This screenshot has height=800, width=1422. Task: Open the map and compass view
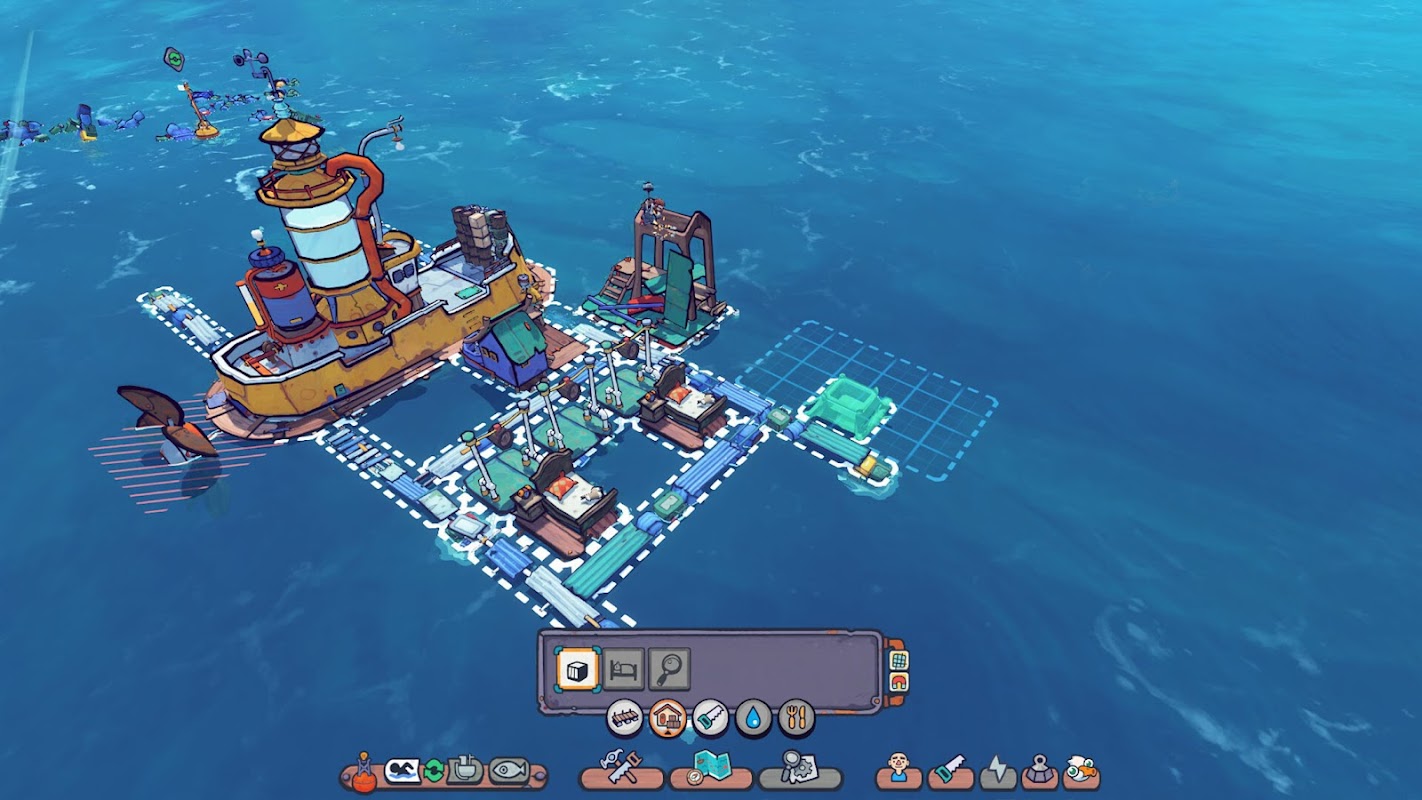(x=710, y=769)
